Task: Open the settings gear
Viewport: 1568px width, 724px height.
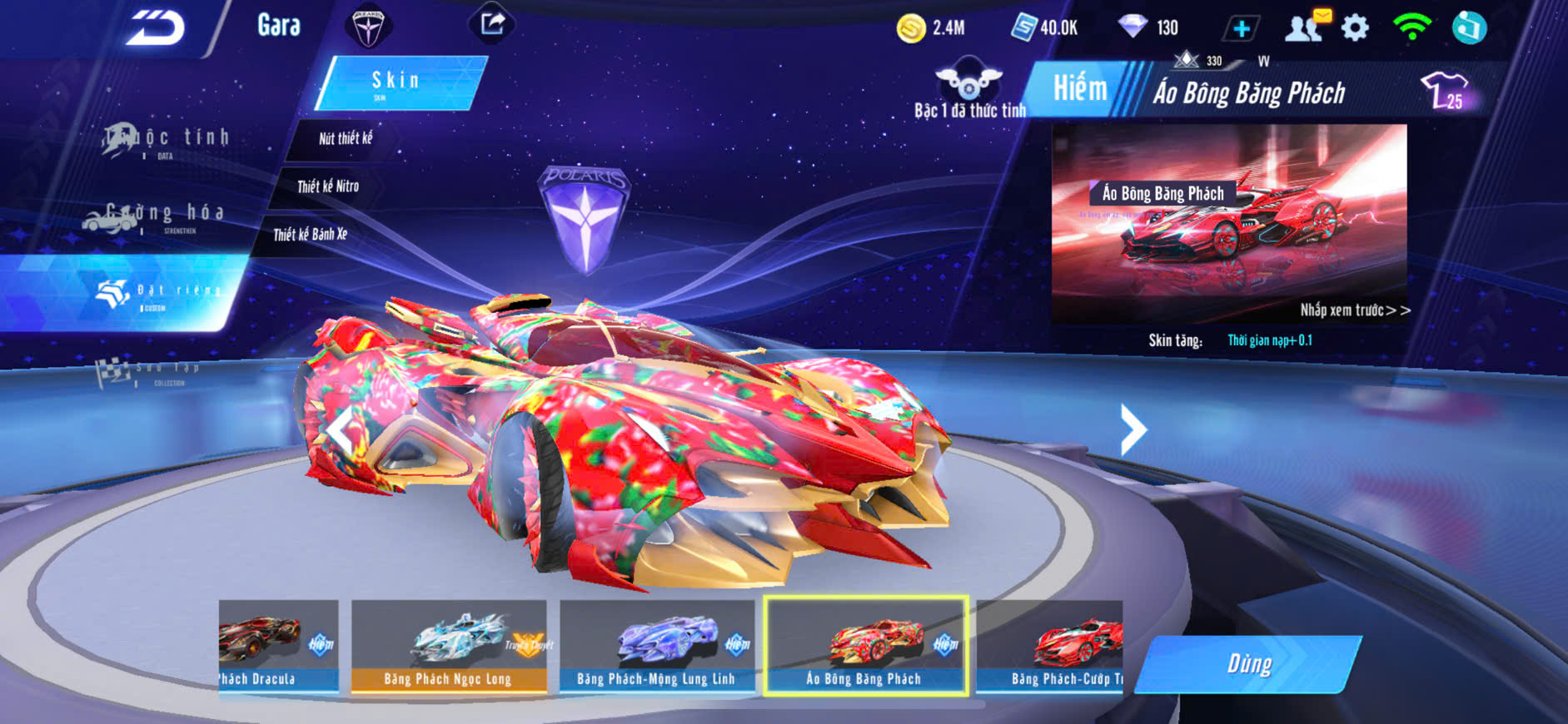Action: tap(1355, 28)
